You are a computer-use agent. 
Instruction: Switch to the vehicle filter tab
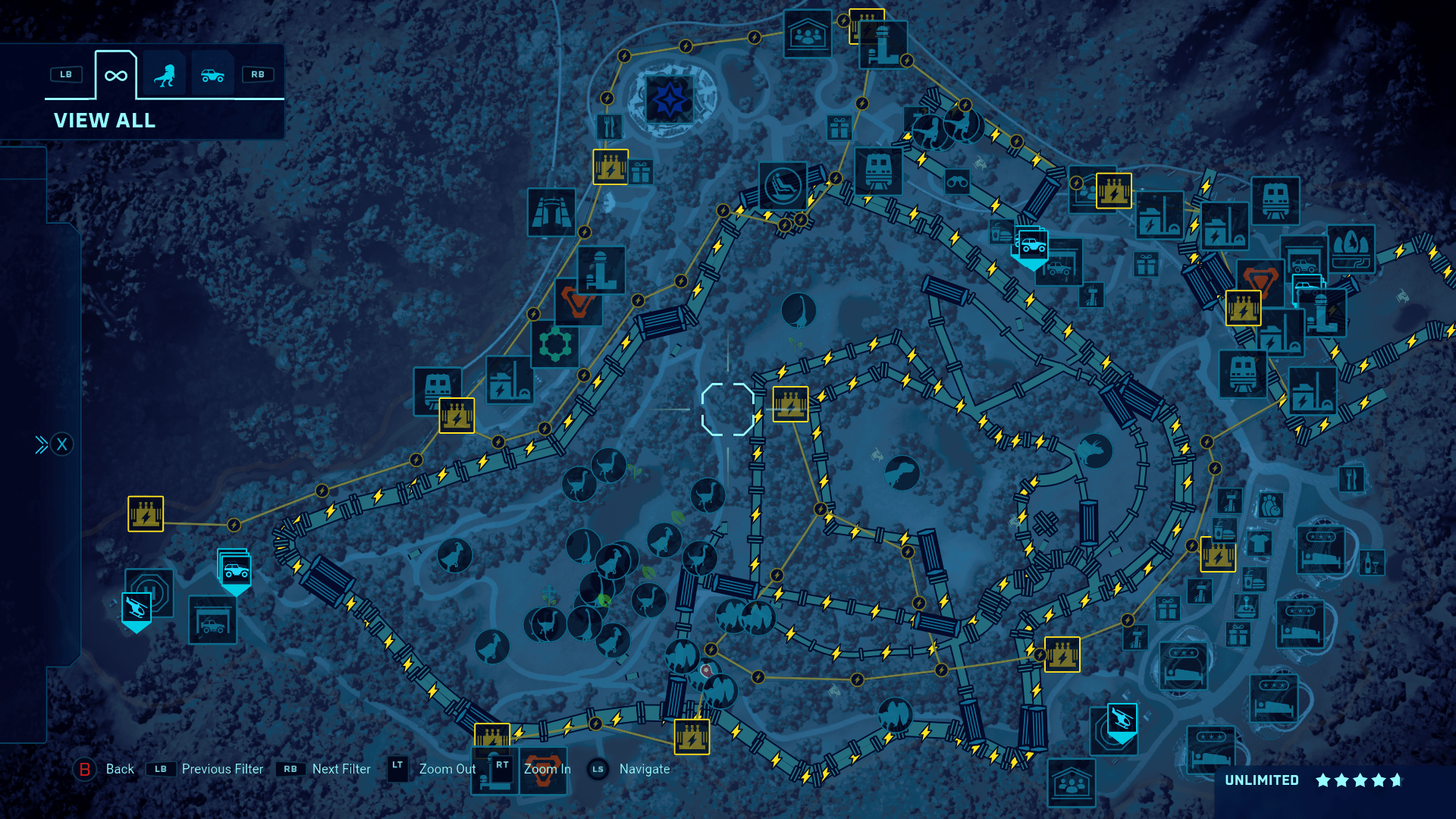coord(212,74)
